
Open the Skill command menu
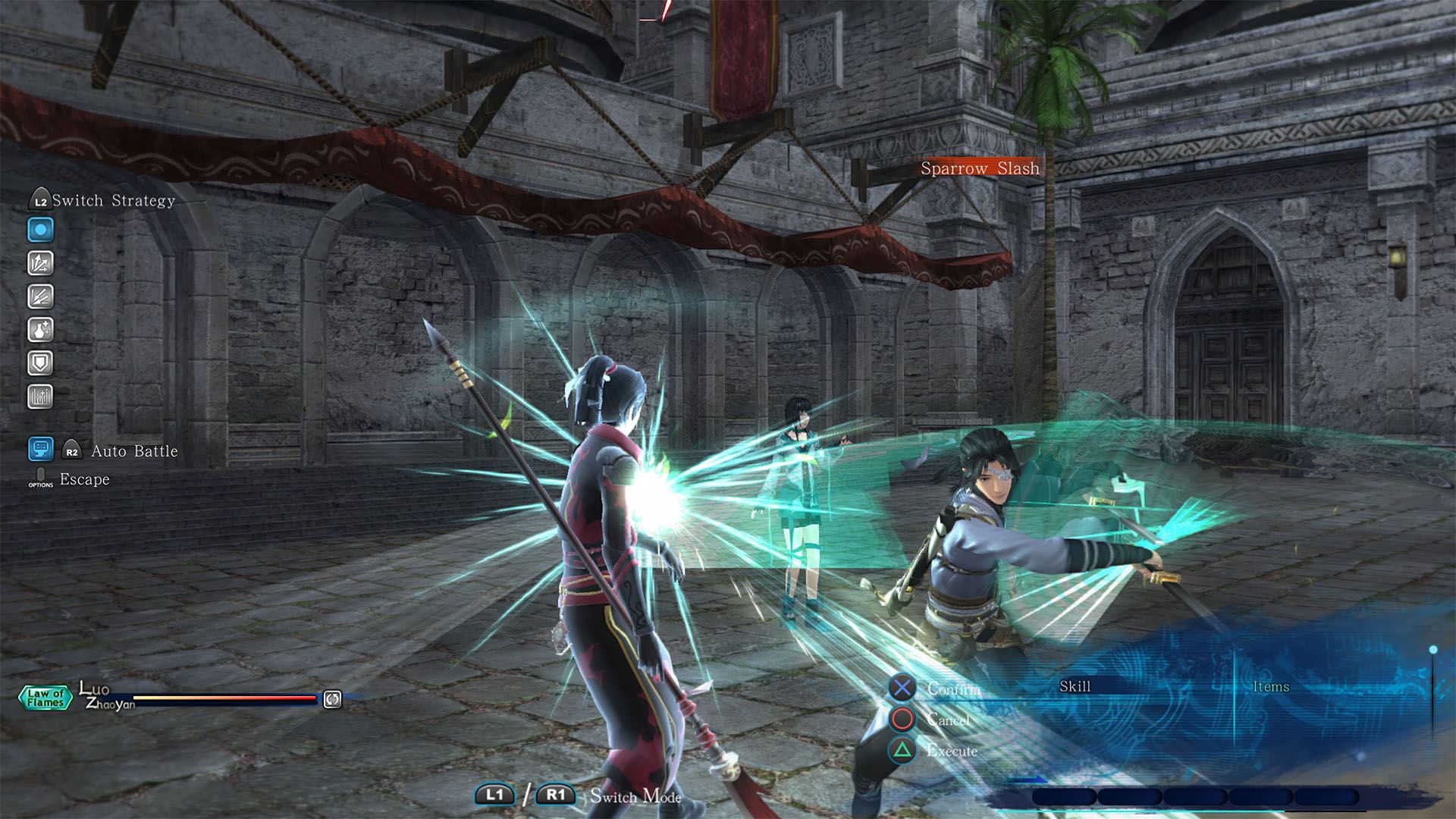pos(1075,687)
